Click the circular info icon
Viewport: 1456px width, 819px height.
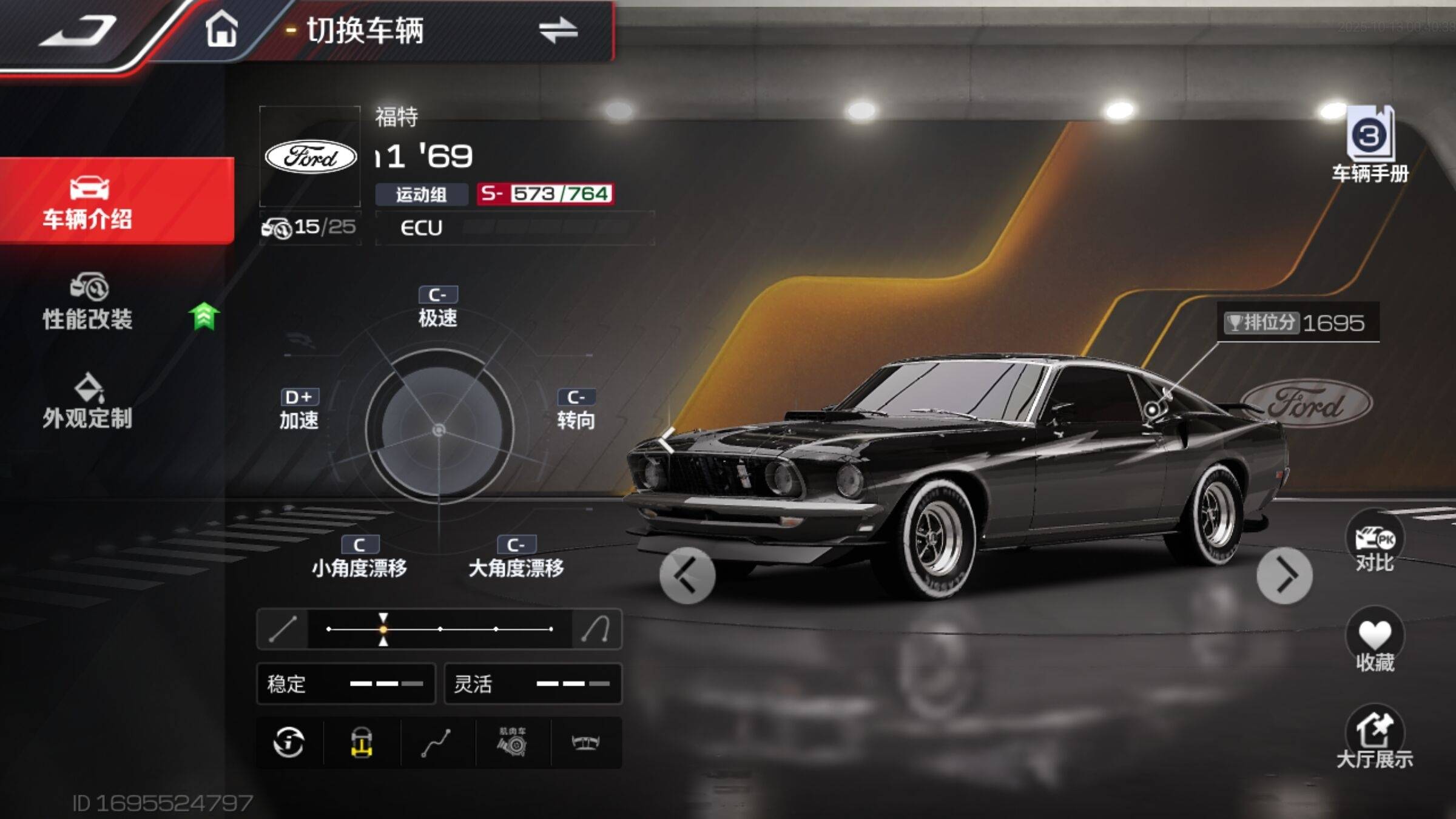(x=289, y=742)
